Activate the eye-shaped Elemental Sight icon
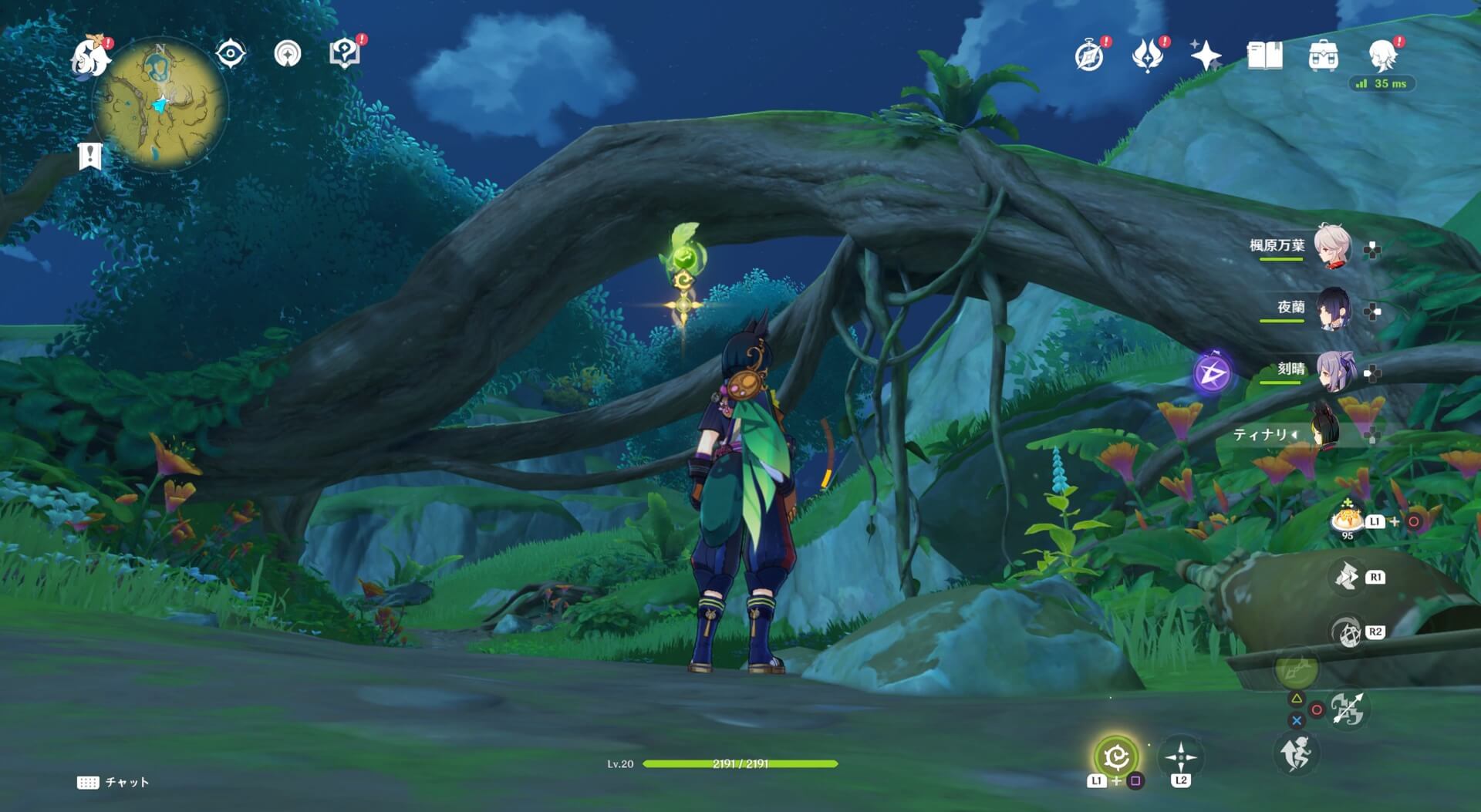The height and width of the screenshot is (812, 1481). coord(230,54)
